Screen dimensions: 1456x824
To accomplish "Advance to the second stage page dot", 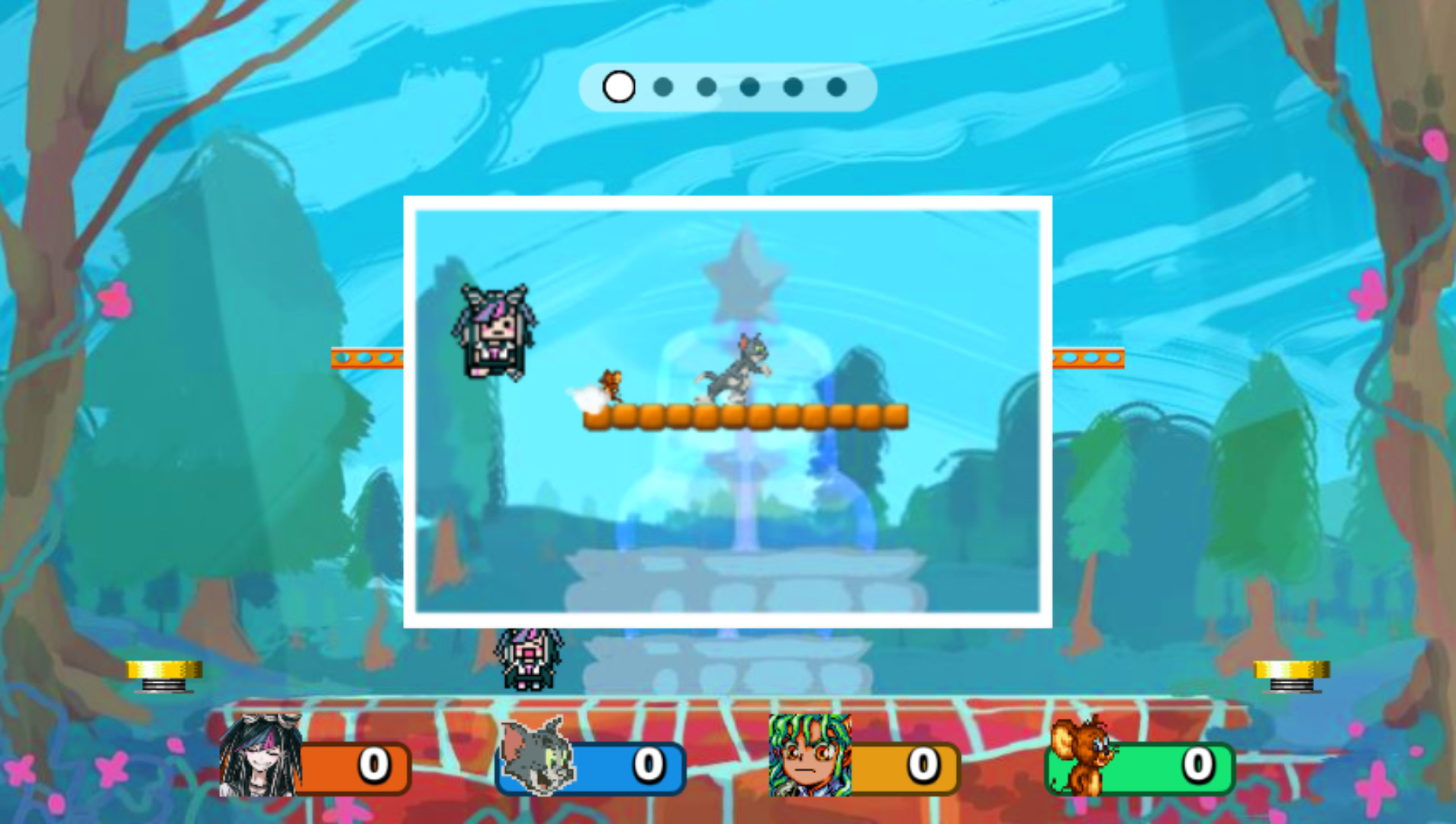I will pyautogui.click(x=662, y=87).
